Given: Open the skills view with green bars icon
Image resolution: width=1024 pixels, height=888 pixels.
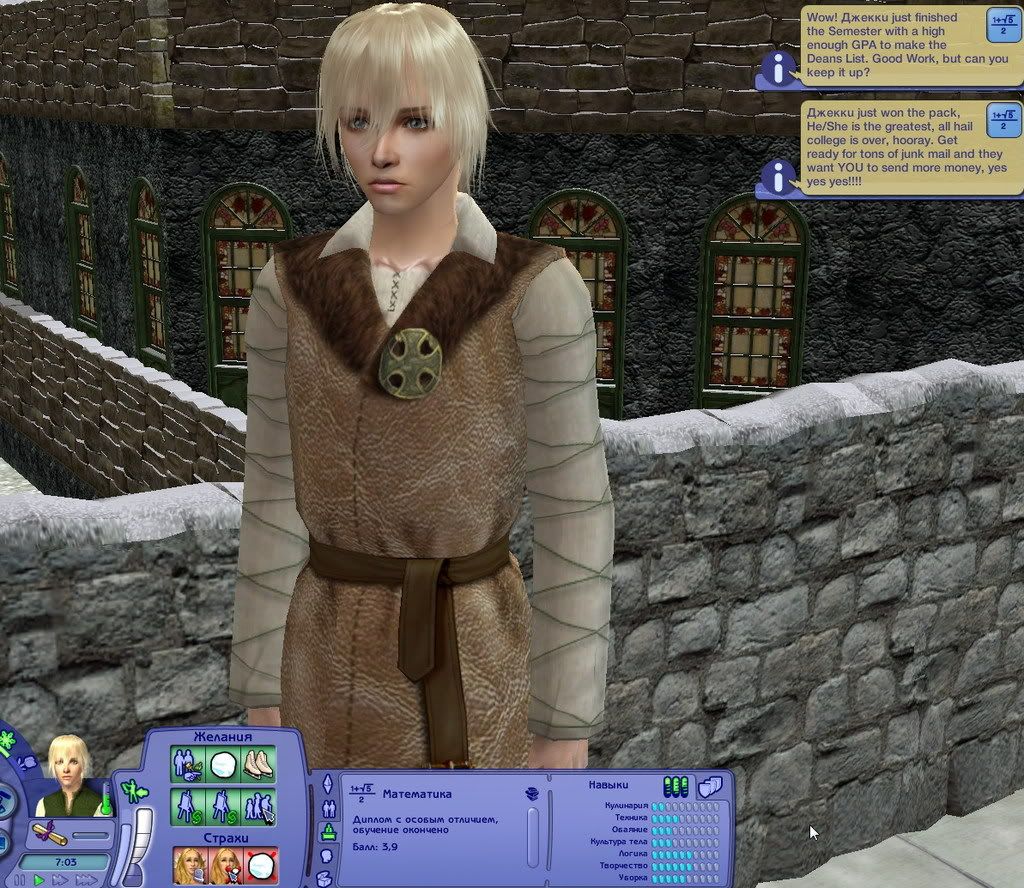Looking at the screenshot, I should 675,787.
